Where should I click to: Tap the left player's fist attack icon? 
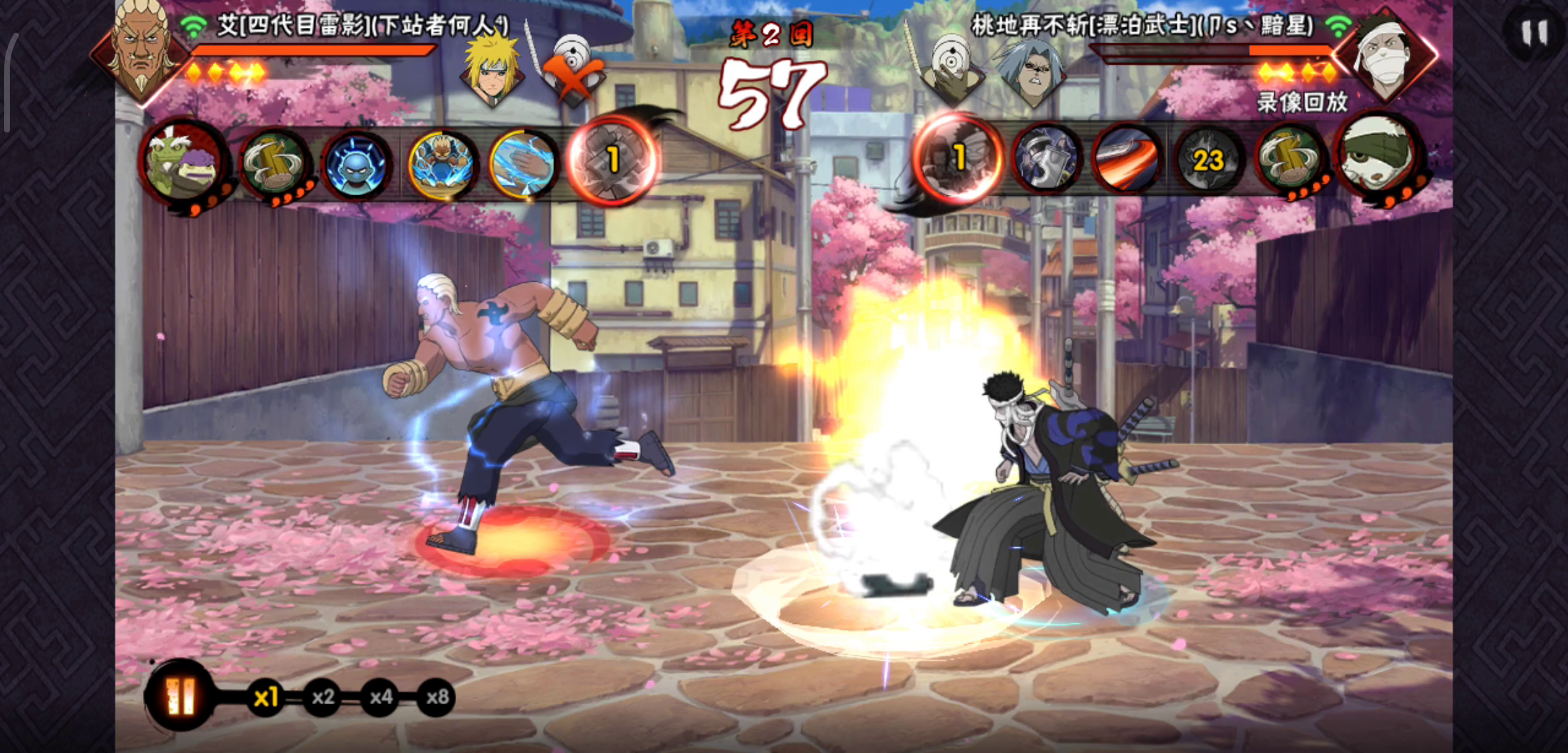pyautogui.click(x=612, y=160)
